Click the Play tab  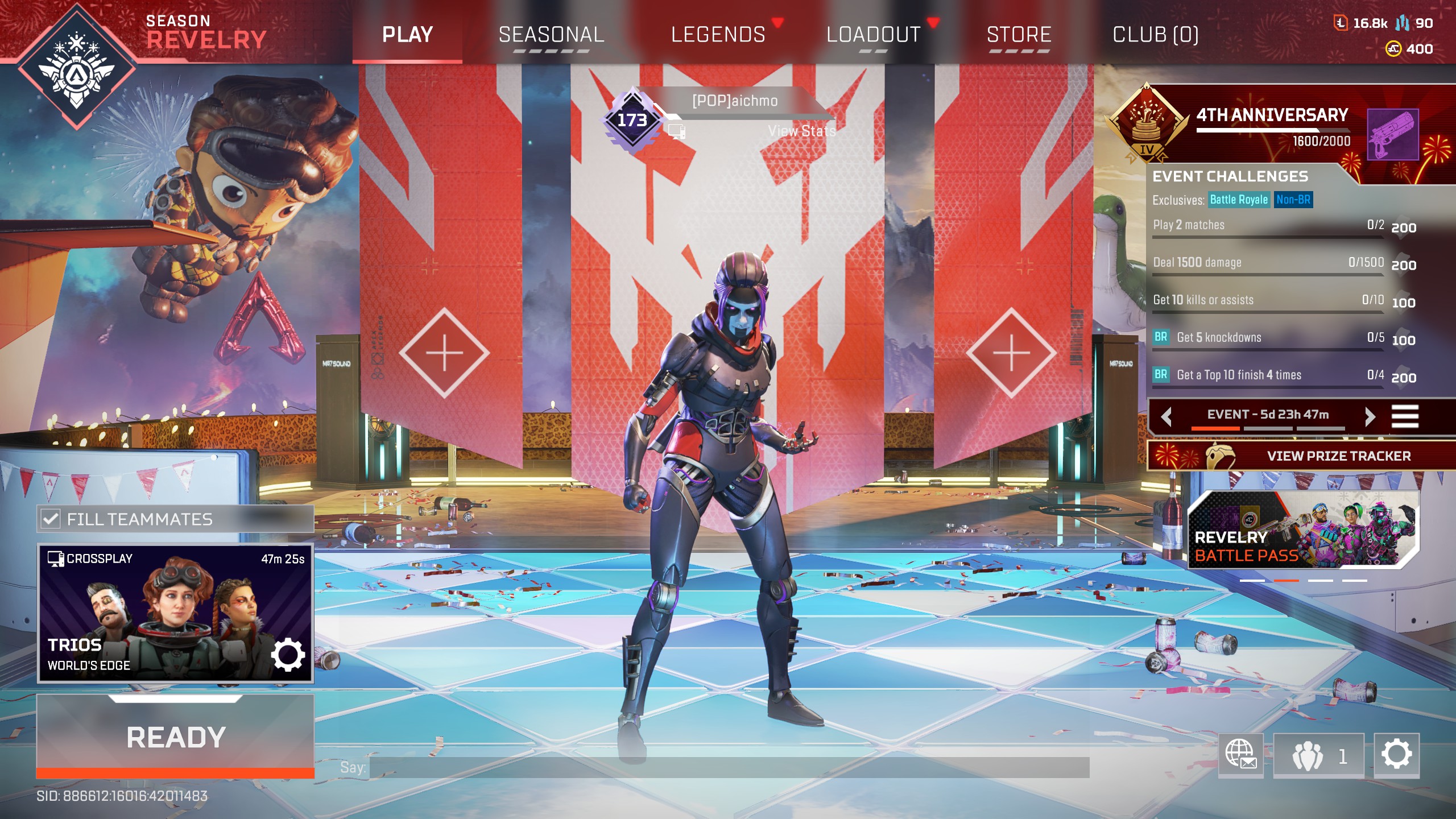point(407,35)
